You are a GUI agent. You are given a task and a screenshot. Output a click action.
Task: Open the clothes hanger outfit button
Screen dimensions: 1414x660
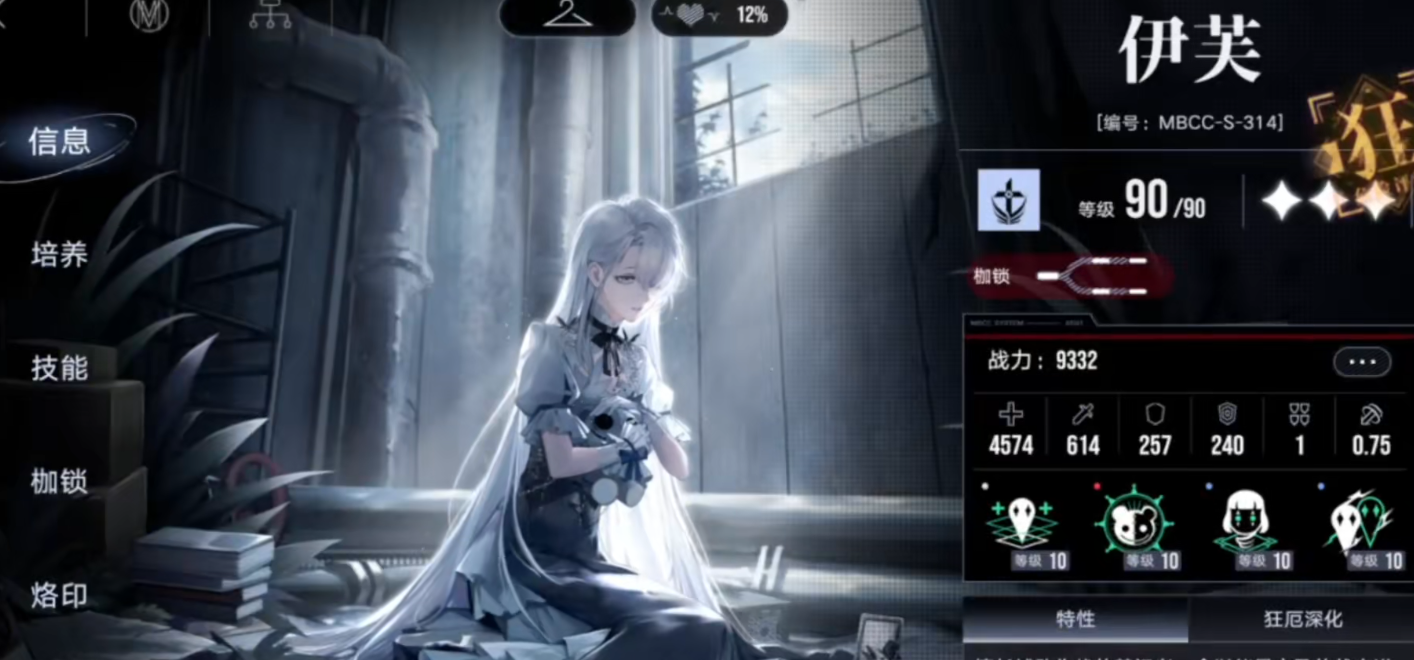[567, 15]
